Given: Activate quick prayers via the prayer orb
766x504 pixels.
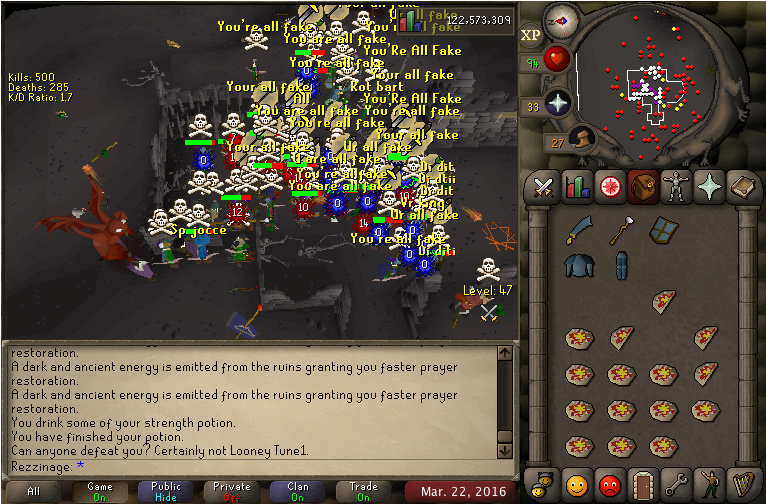Looking at the screenshot, I should [x=557, y=102].
